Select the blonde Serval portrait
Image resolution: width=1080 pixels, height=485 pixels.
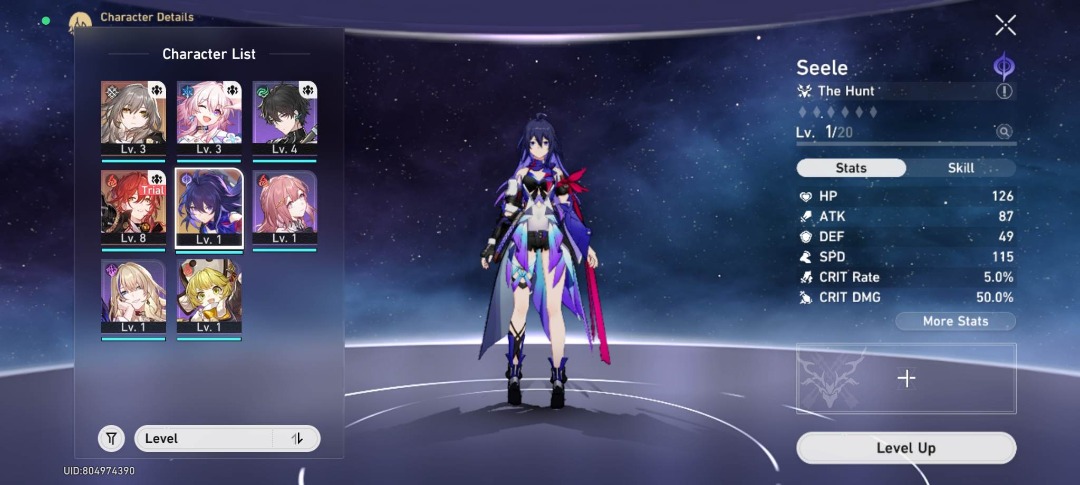[132, 297]
